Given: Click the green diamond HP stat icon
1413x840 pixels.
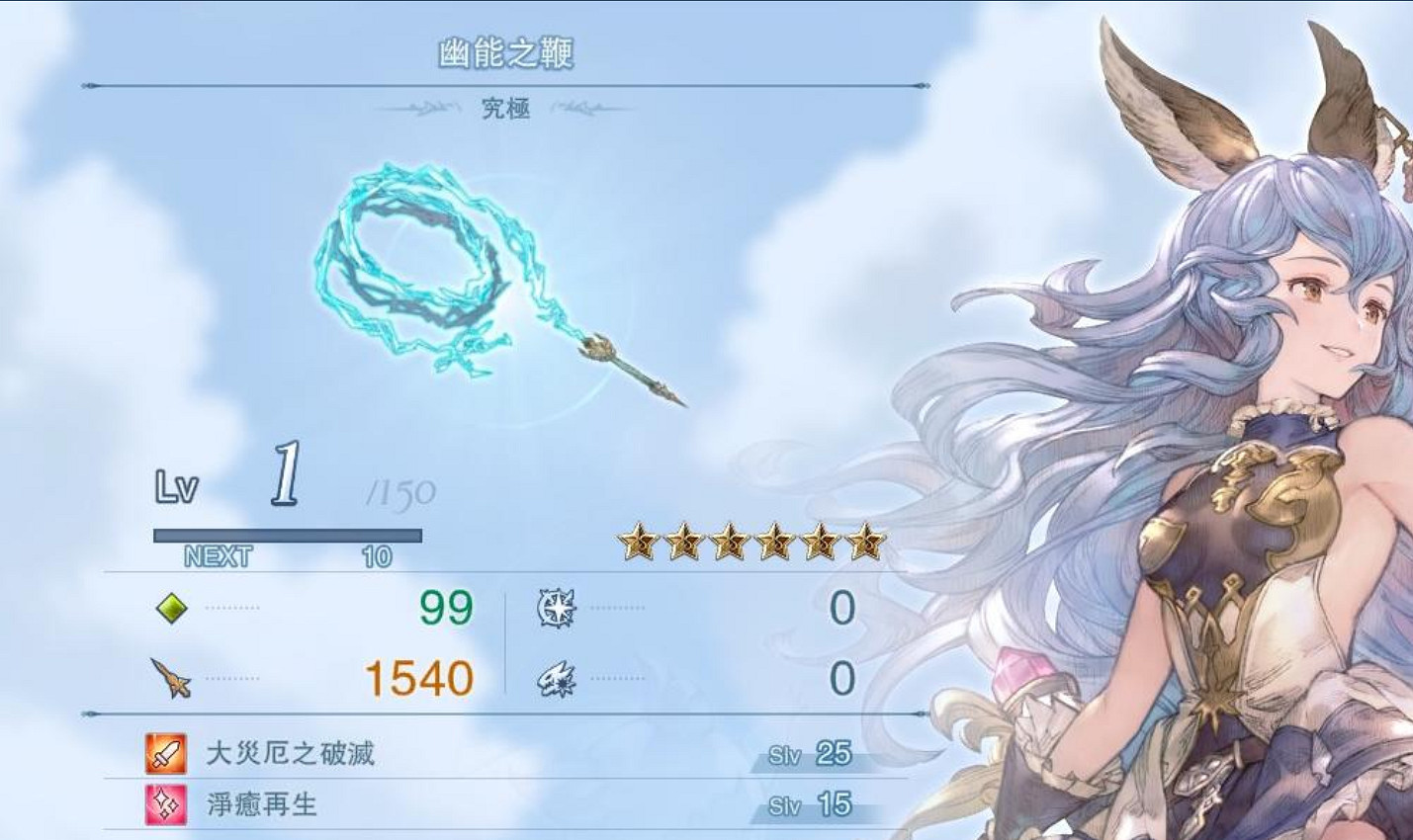Looking at the screenshot, I should click(x=174, y=607).
